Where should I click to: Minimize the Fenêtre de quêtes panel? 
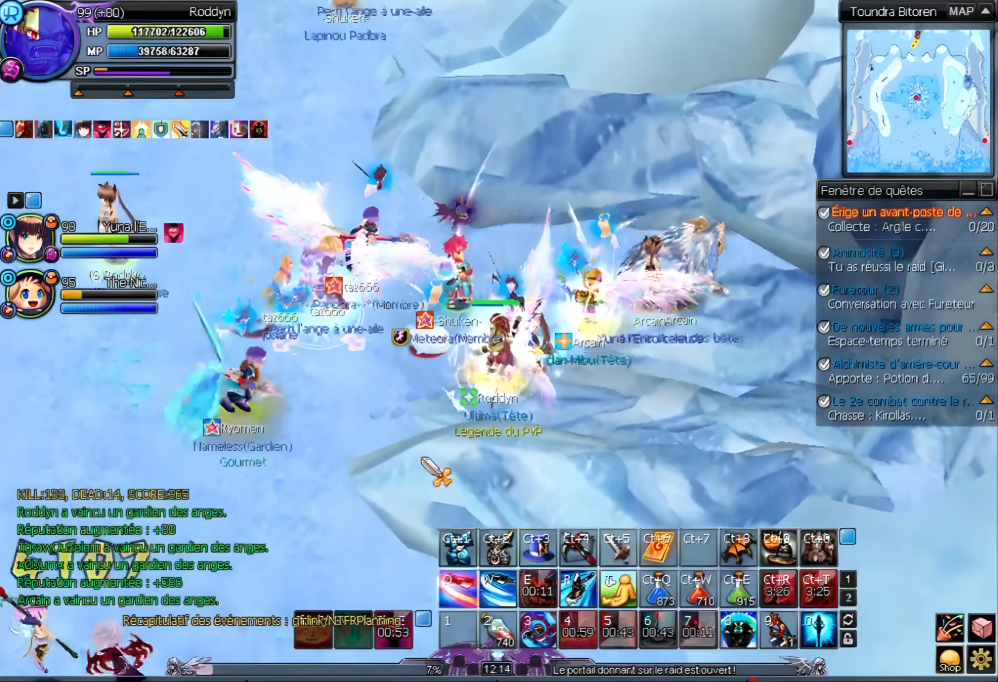(967, 190)
